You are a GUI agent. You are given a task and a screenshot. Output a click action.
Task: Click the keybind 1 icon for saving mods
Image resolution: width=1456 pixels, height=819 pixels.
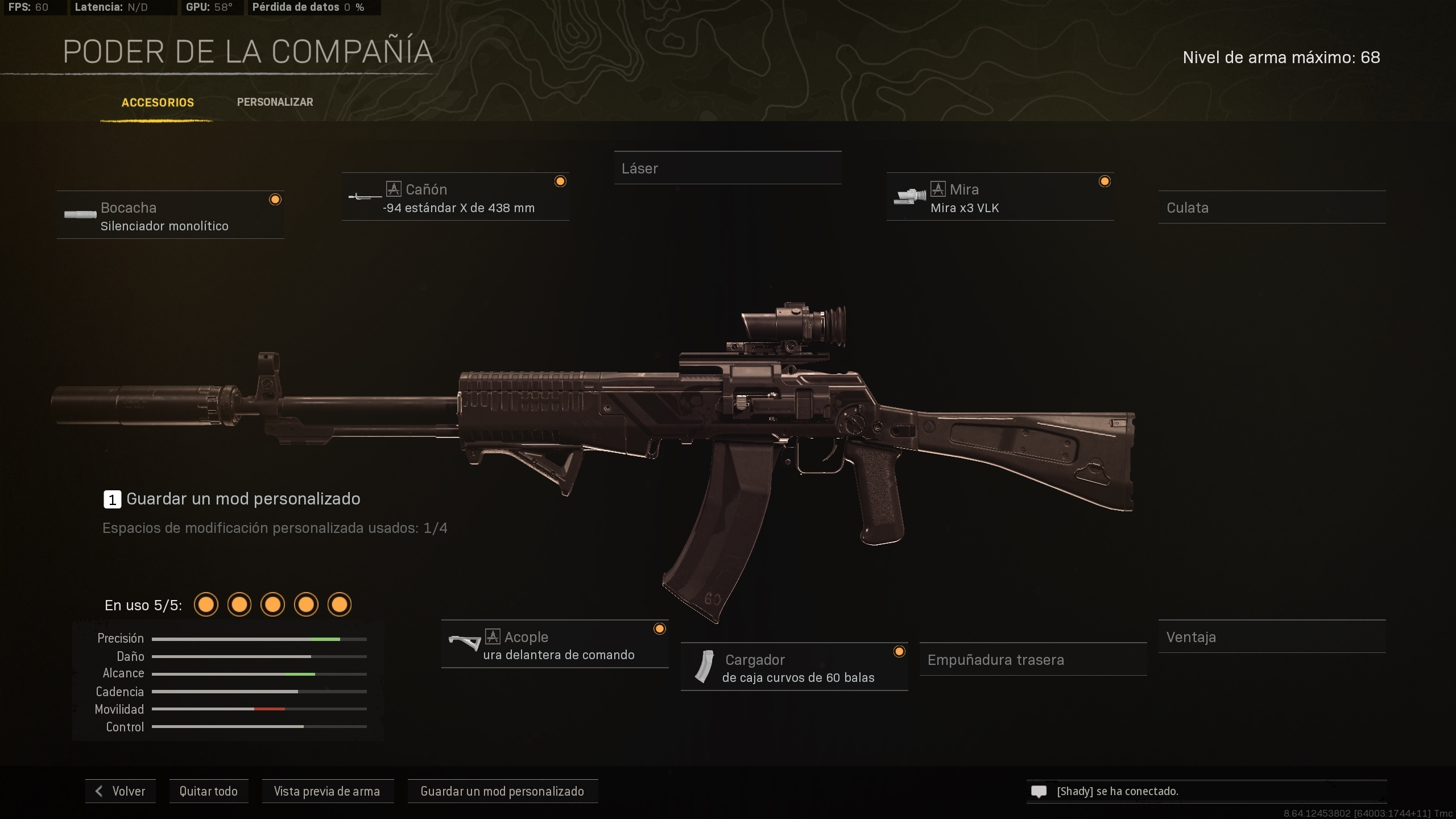pyautogui.click(x=111, y=499)
